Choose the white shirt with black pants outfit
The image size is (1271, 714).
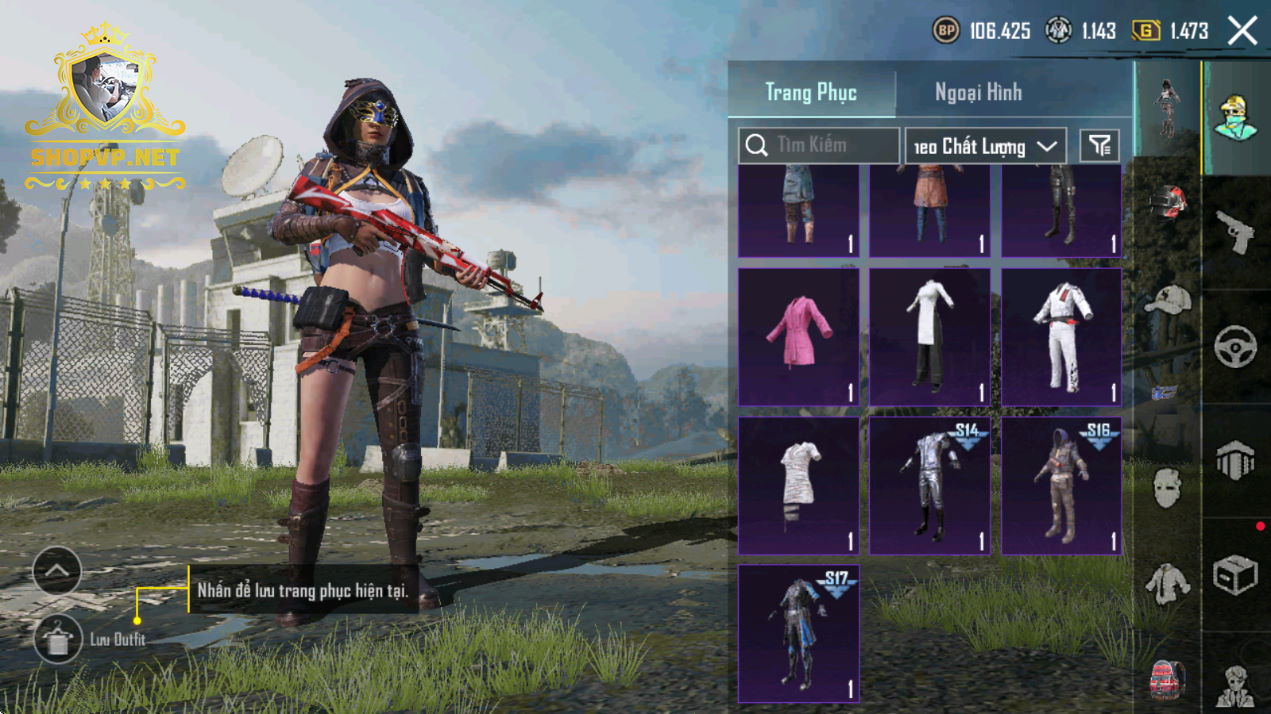[x=930, y=336]
